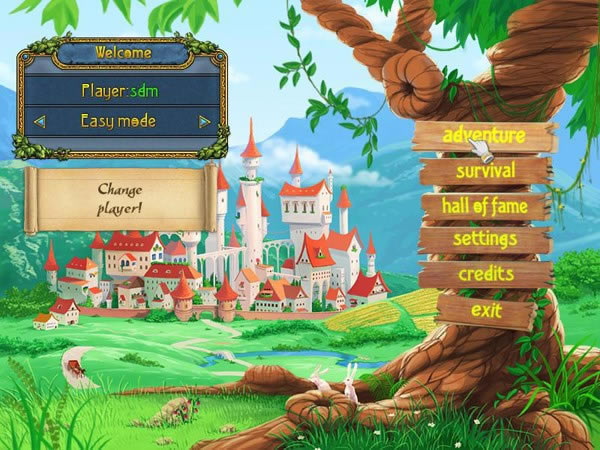Open the hall of fame
This screenshot has height=450, width=600.
485,205
